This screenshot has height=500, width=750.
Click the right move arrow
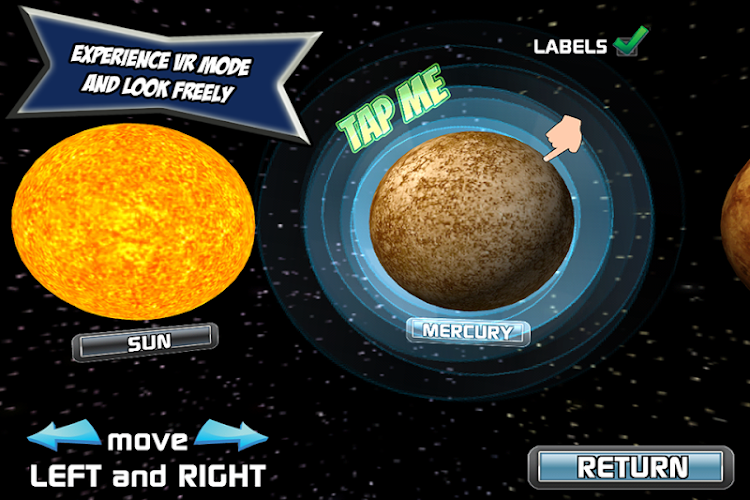click(x=232, y=438)
